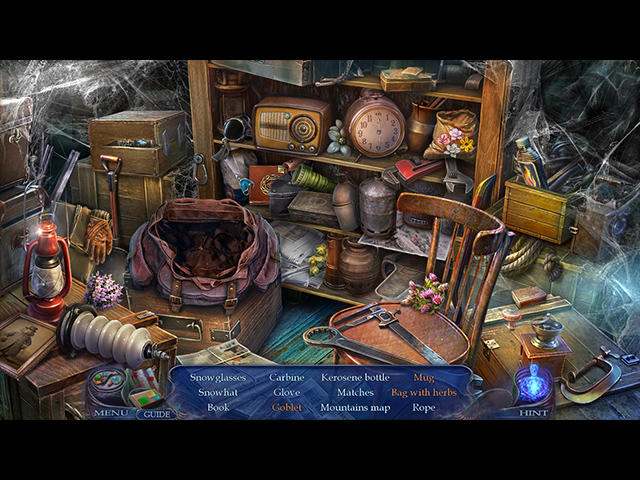Open the game MENU
Image resolution: width=640 pixels, height=480 pixels.
pyautogui.click(x=111, y=412)
